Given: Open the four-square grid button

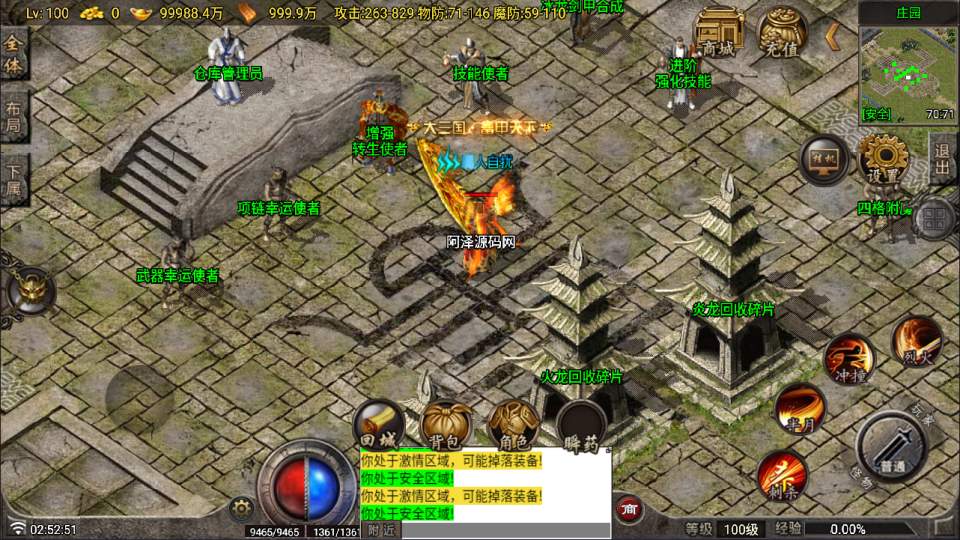Looking at the screenshot, I should coord(936,218).
